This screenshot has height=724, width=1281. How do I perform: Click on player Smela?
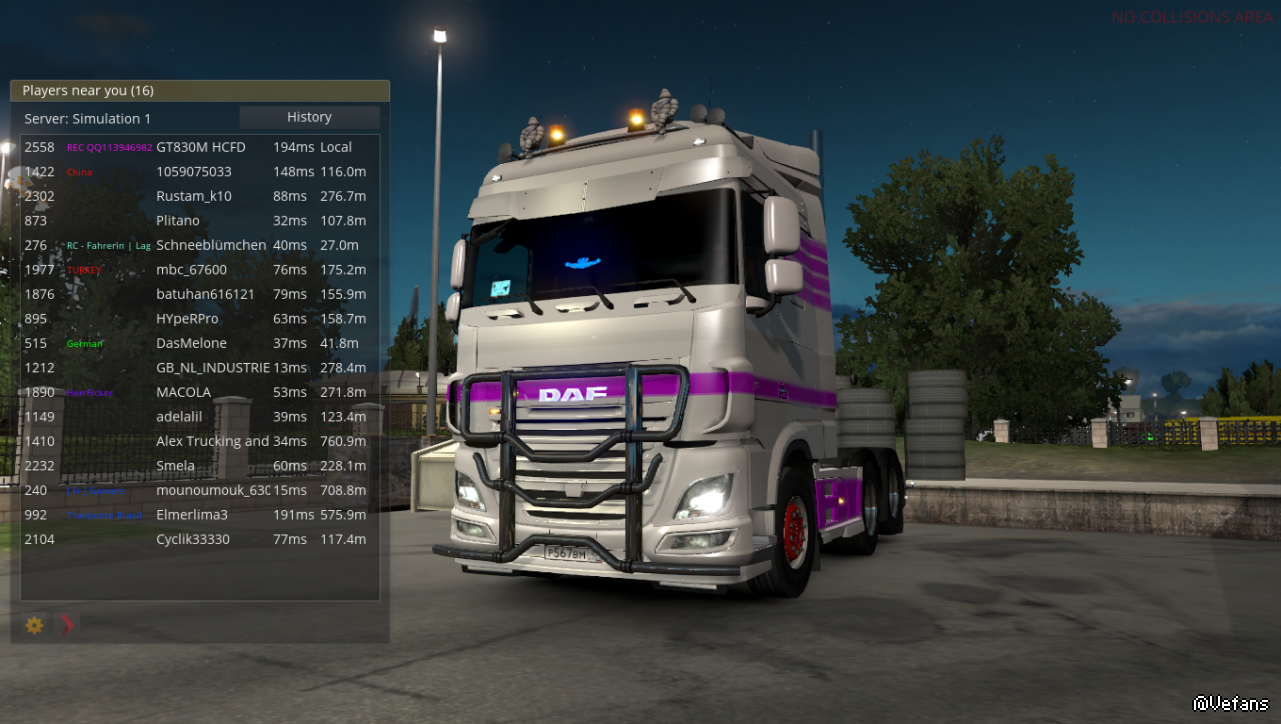point(176,466)
